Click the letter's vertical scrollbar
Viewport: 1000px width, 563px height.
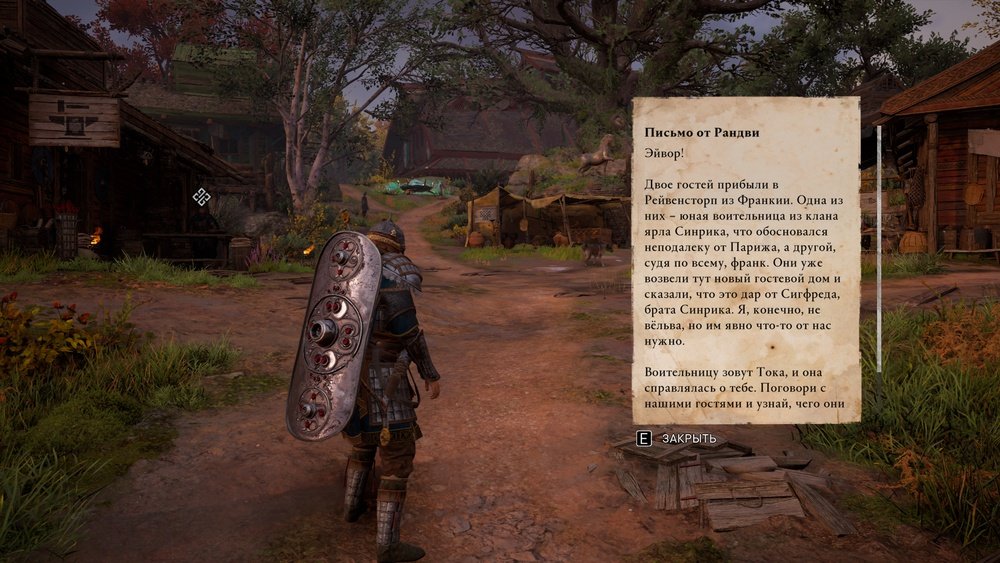879,249
